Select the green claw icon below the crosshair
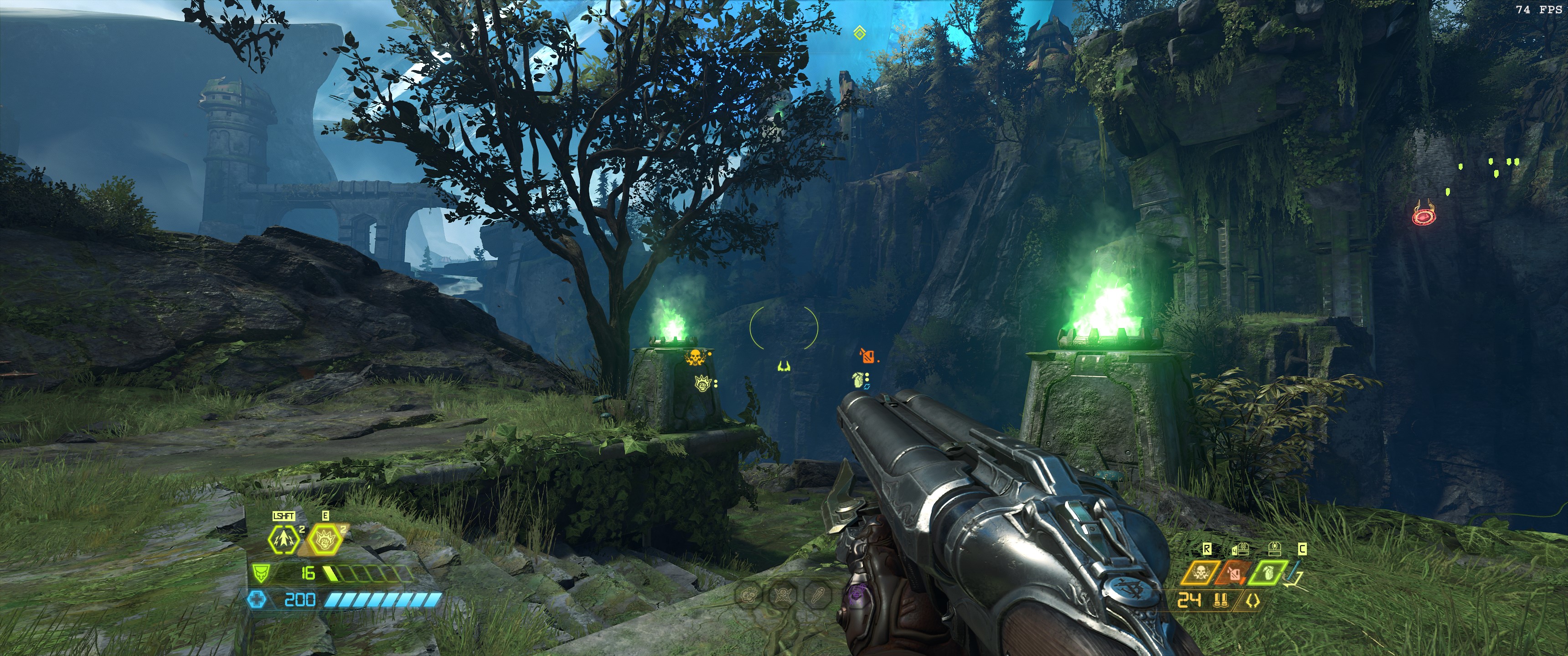Viewport: 1568px width, 656px height. tap(784, 366)
